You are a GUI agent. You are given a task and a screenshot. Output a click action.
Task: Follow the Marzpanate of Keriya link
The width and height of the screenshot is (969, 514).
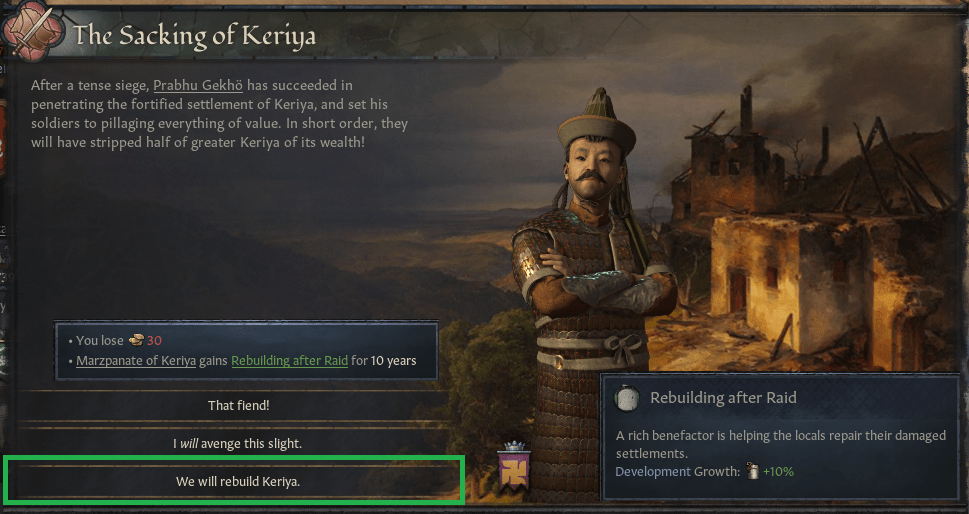pos(136,360)
